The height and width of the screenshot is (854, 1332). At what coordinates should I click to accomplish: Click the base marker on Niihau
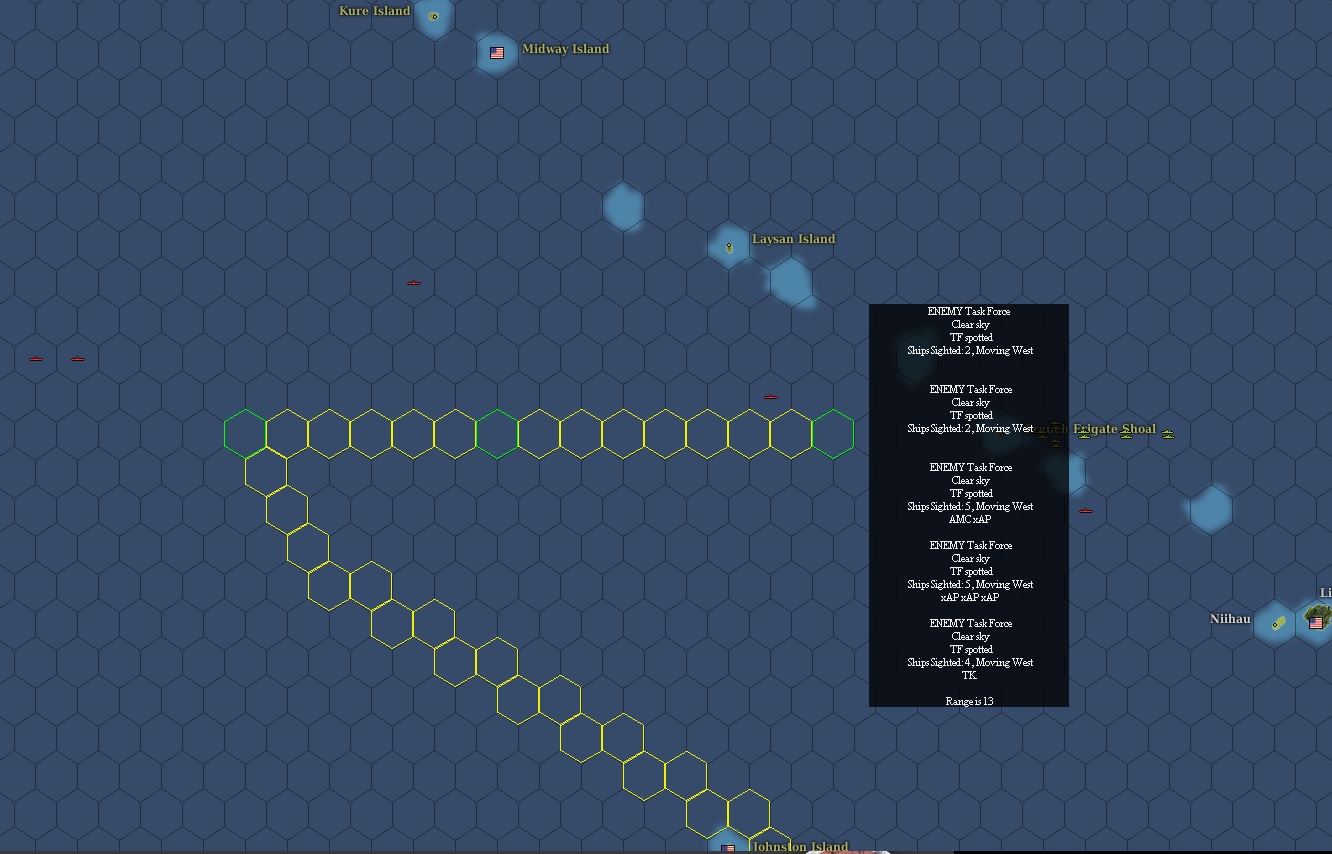[1275, 623]
